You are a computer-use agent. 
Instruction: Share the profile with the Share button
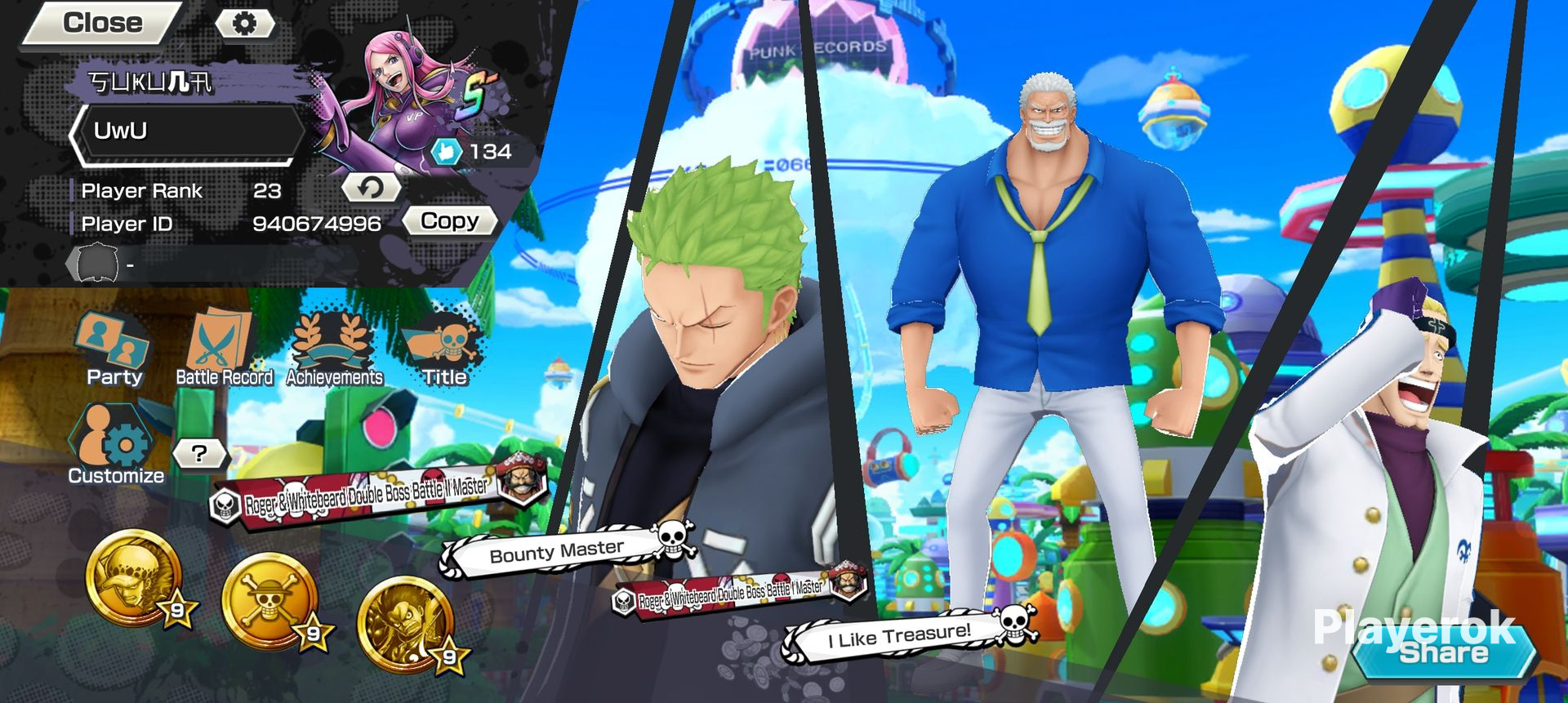tap(1443, 652)
